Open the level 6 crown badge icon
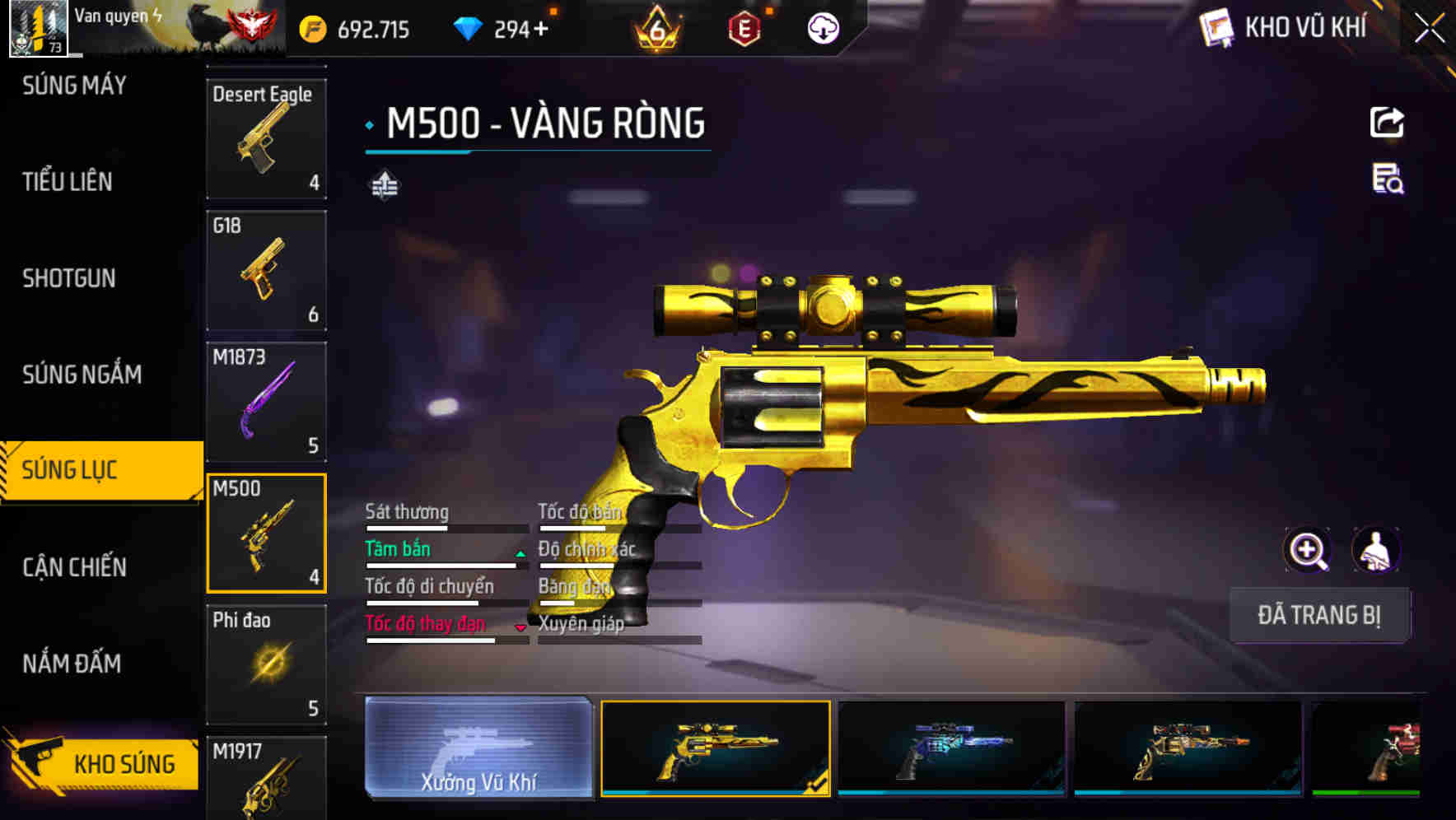 click(x=655, y=27)
